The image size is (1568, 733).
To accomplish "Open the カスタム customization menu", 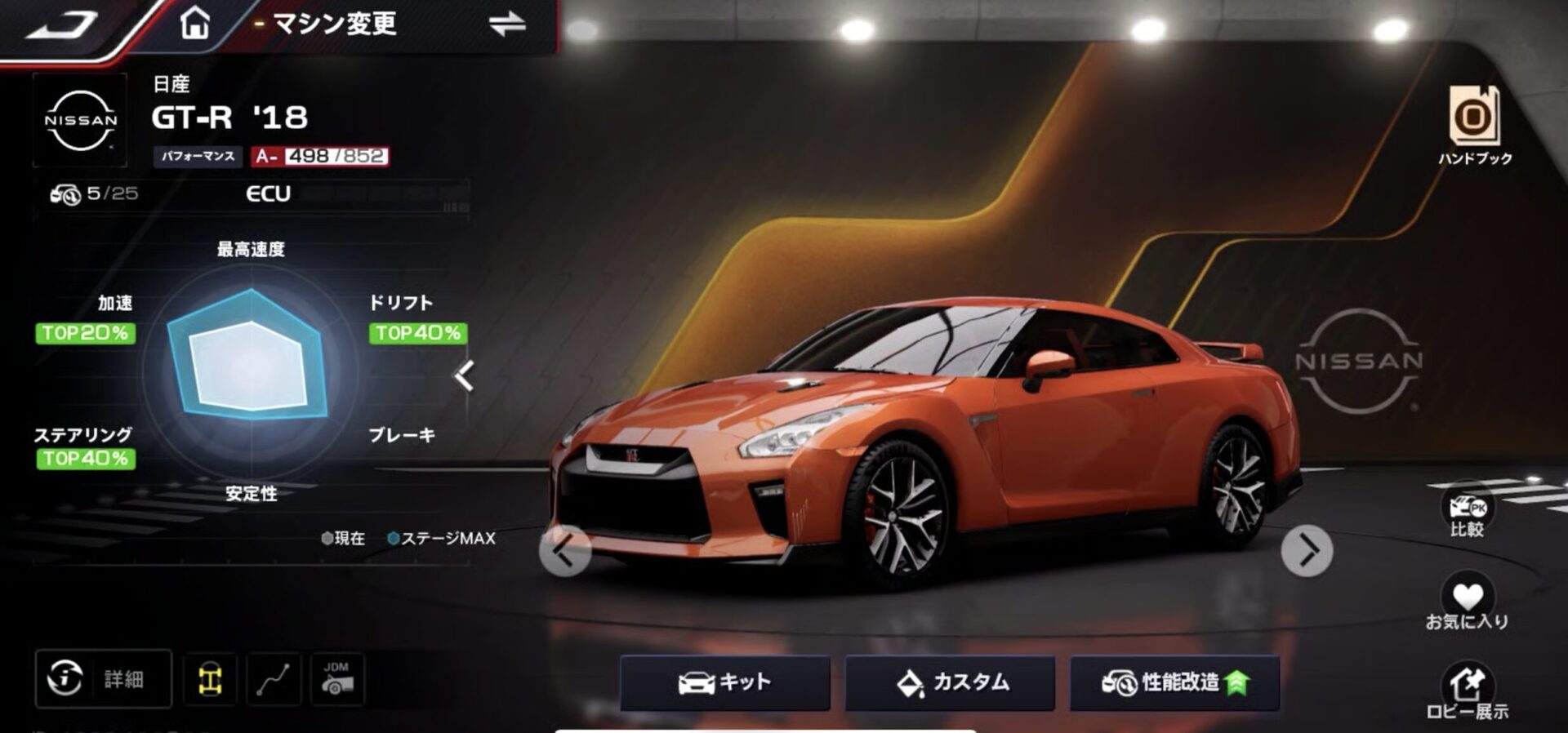I will (x=950, y=682).
